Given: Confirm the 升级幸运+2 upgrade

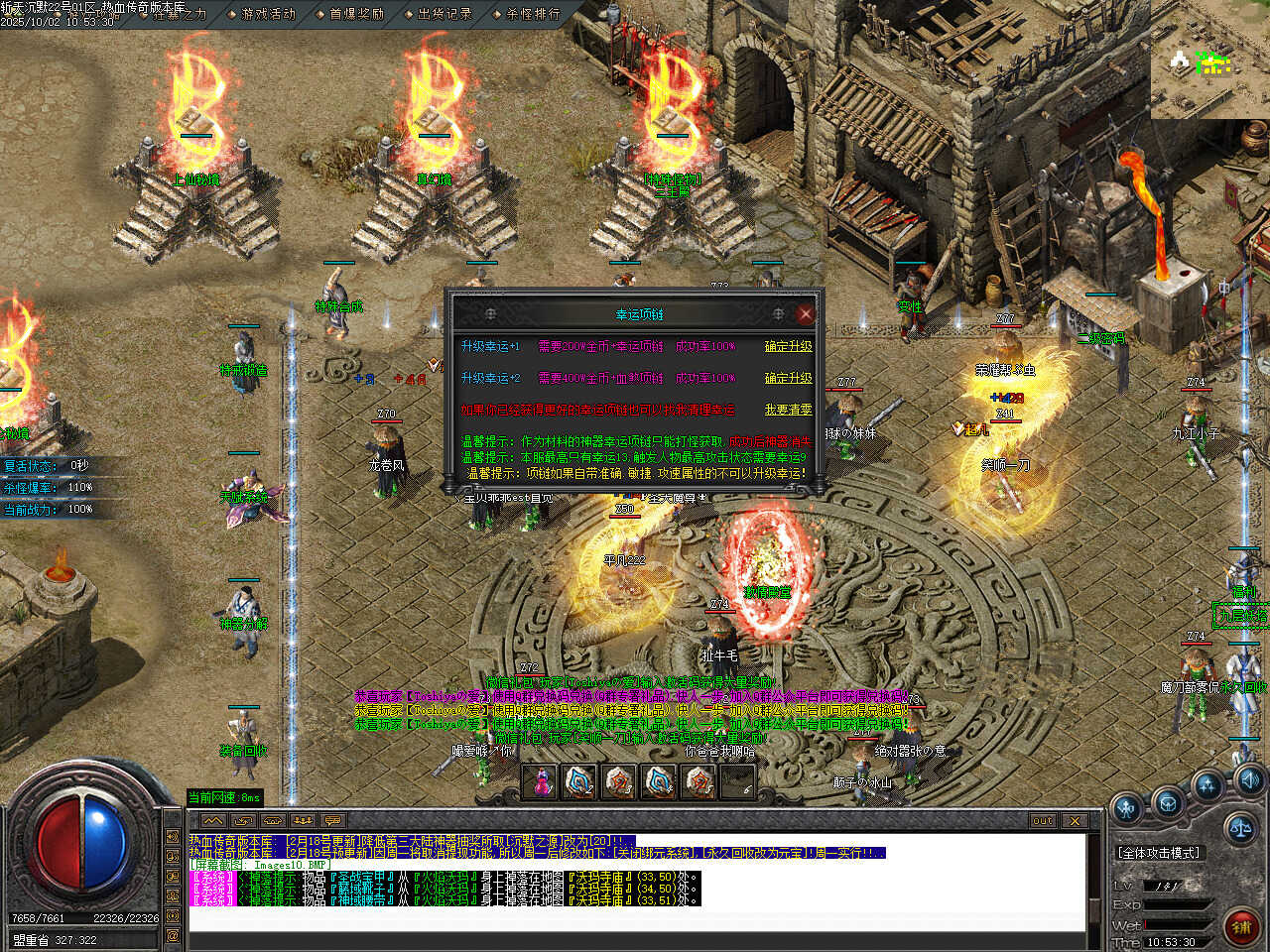Looking at the screenshot, I should pyautogui.click(x=788, y=378).
